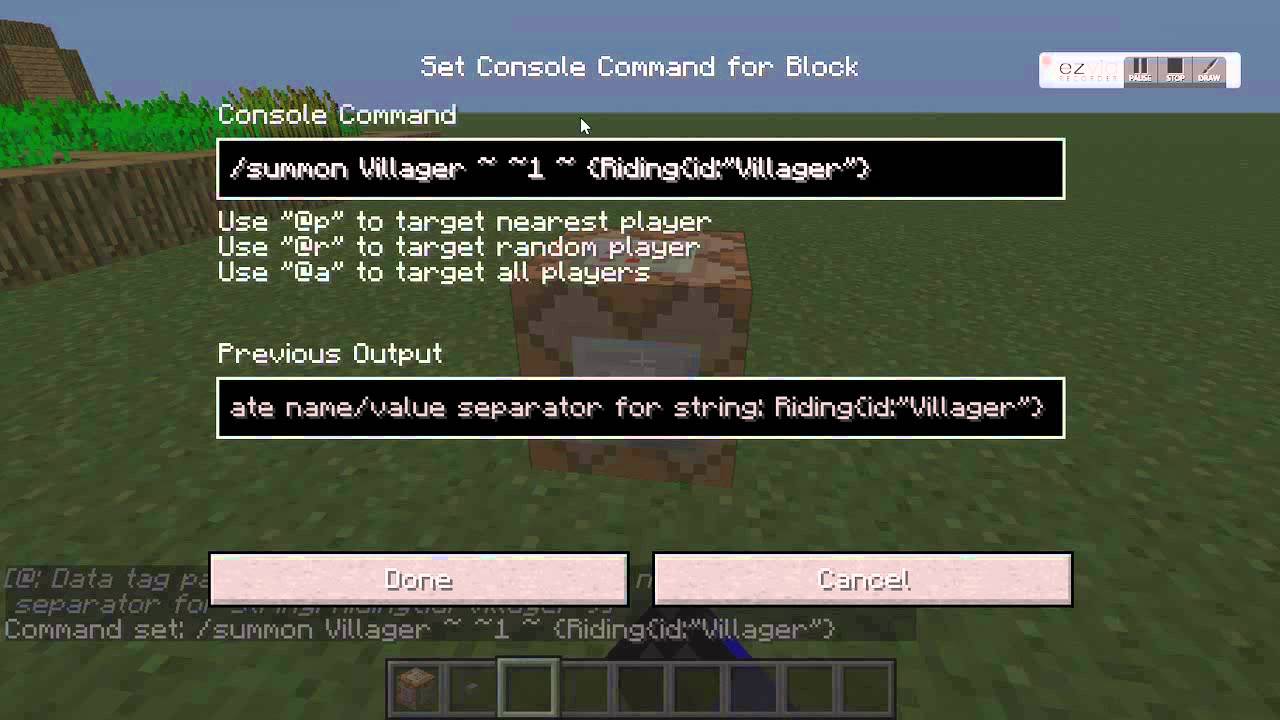Cancel the command block dialog
1280x720 pixels.
pos(862,580)
